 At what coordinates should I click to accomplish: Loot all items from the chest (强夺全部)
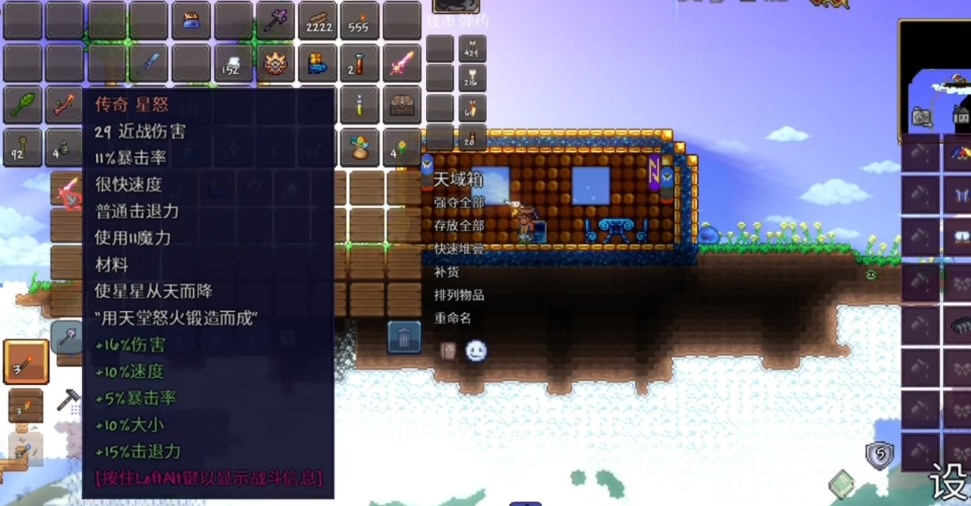pos(459,203)
